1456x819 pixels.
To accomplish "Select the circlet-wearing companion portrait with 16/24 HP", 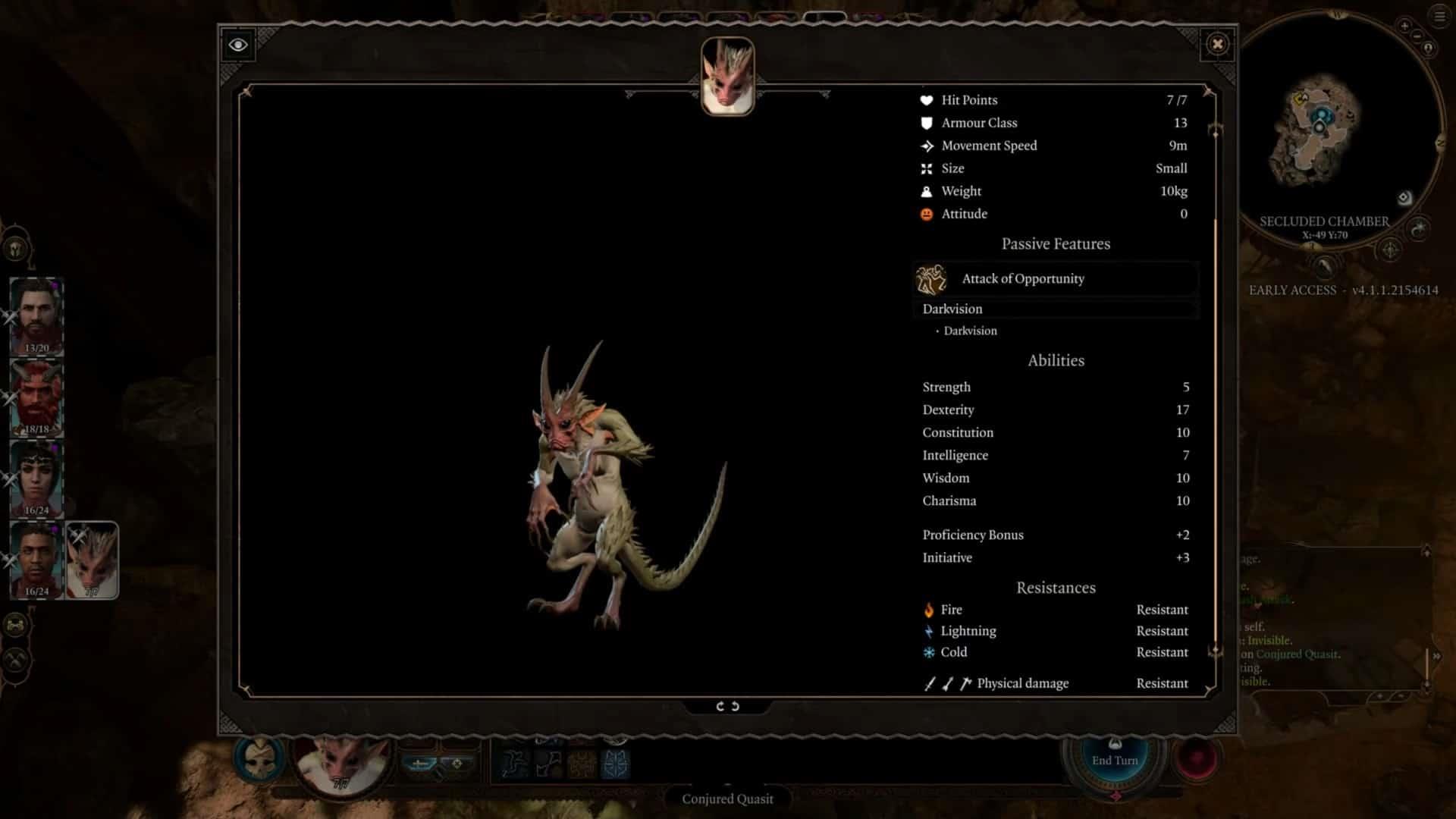I will [36, 479].
